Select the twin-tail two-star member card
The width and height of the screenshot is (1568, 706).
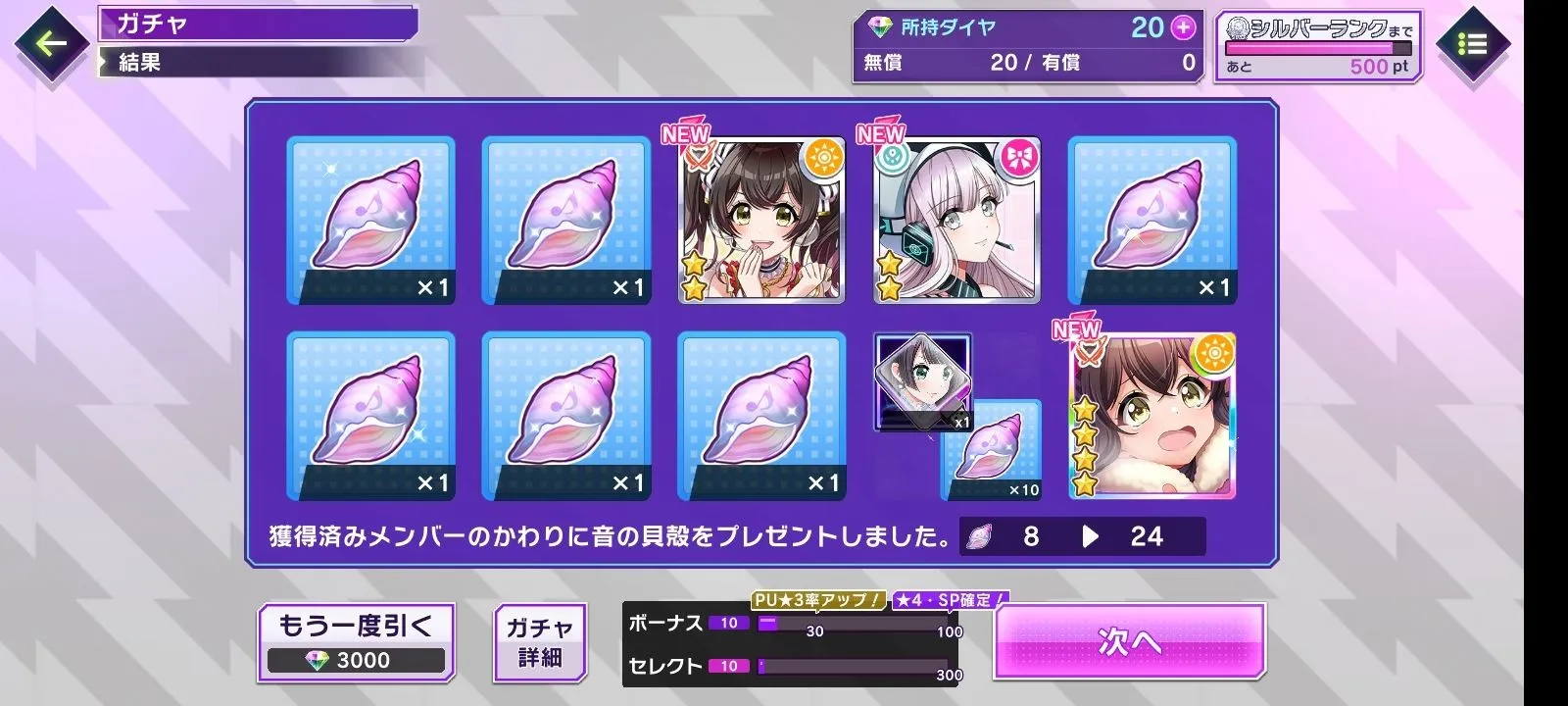[x=761, y=221]
